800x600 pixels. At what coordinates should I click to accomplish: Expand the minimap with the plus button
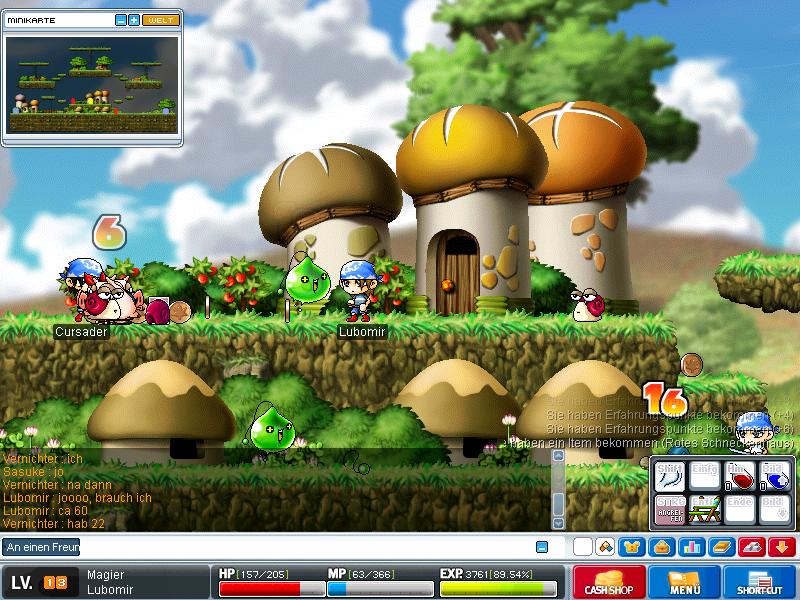[134, 20]
